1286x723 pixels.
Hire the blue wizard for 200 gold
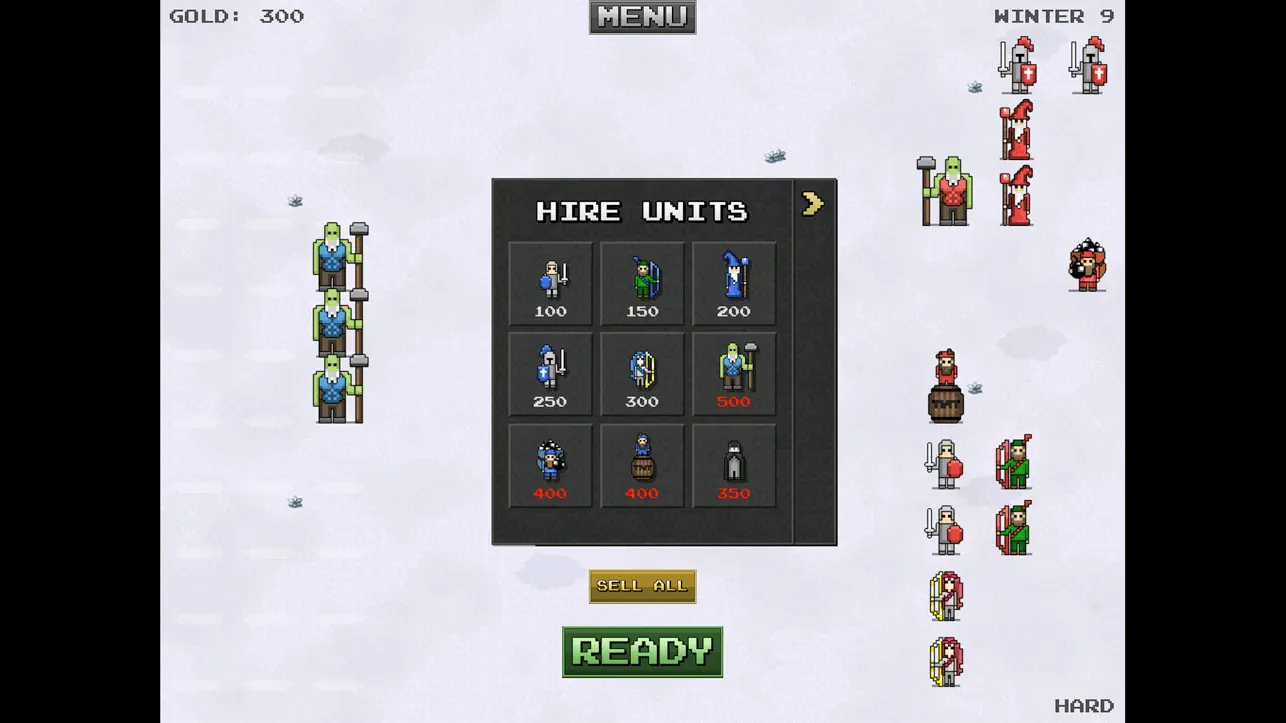coord(733,283)
